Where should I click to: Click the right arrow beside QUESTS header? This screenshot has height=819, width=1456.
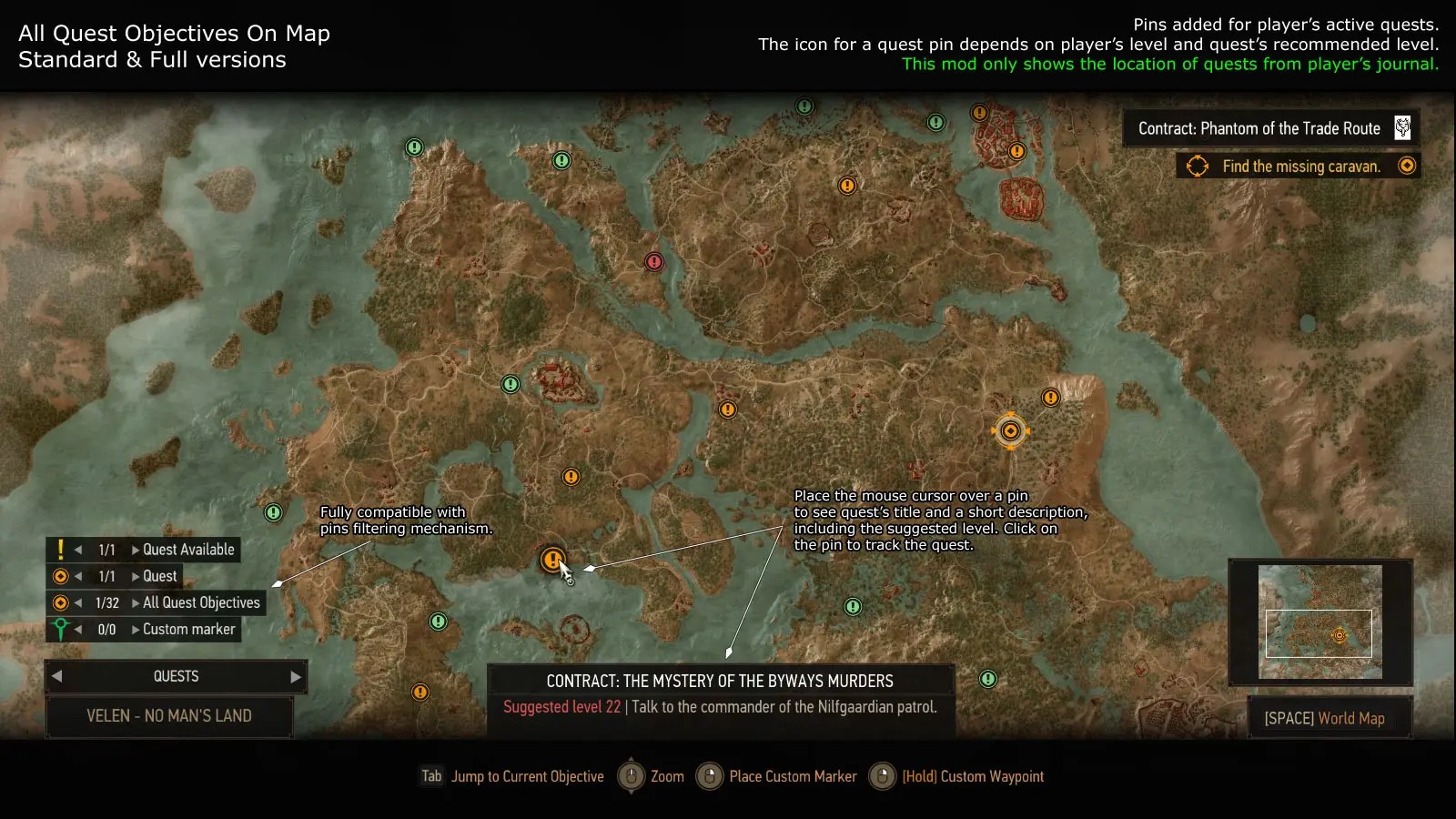295,676
